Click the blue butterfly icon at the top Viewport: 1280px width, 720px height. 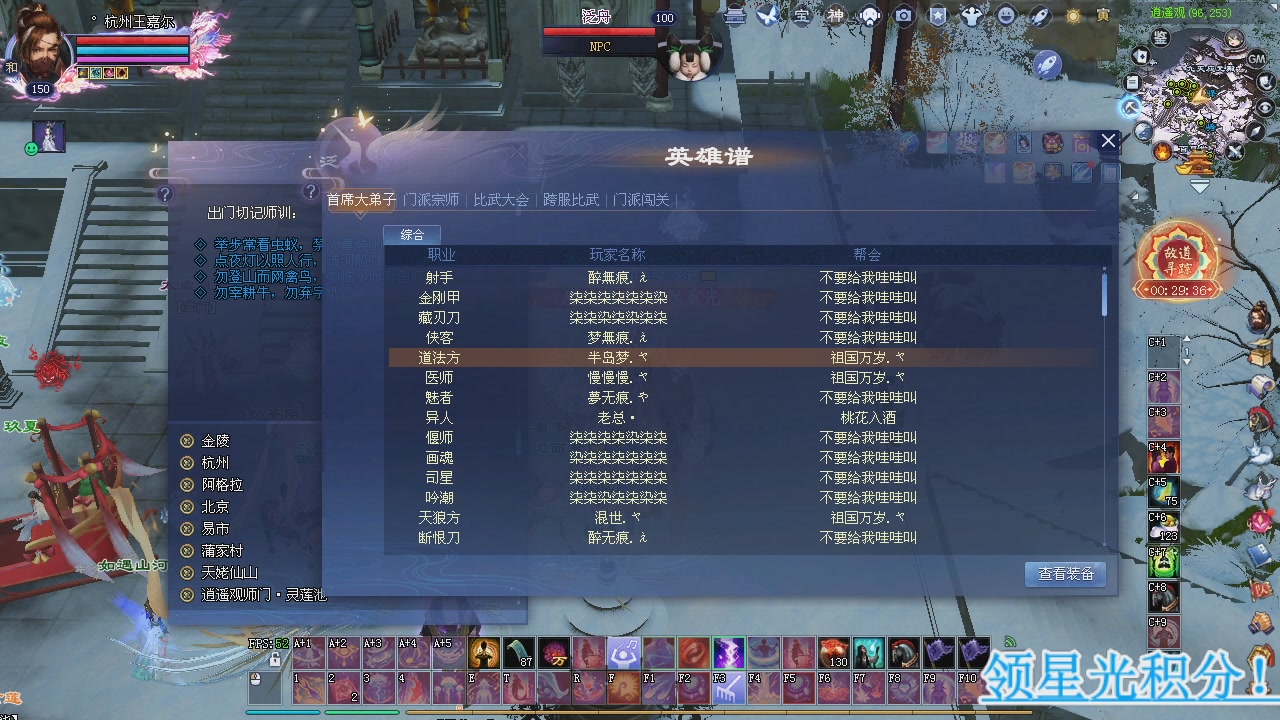(x=768, y=15)
